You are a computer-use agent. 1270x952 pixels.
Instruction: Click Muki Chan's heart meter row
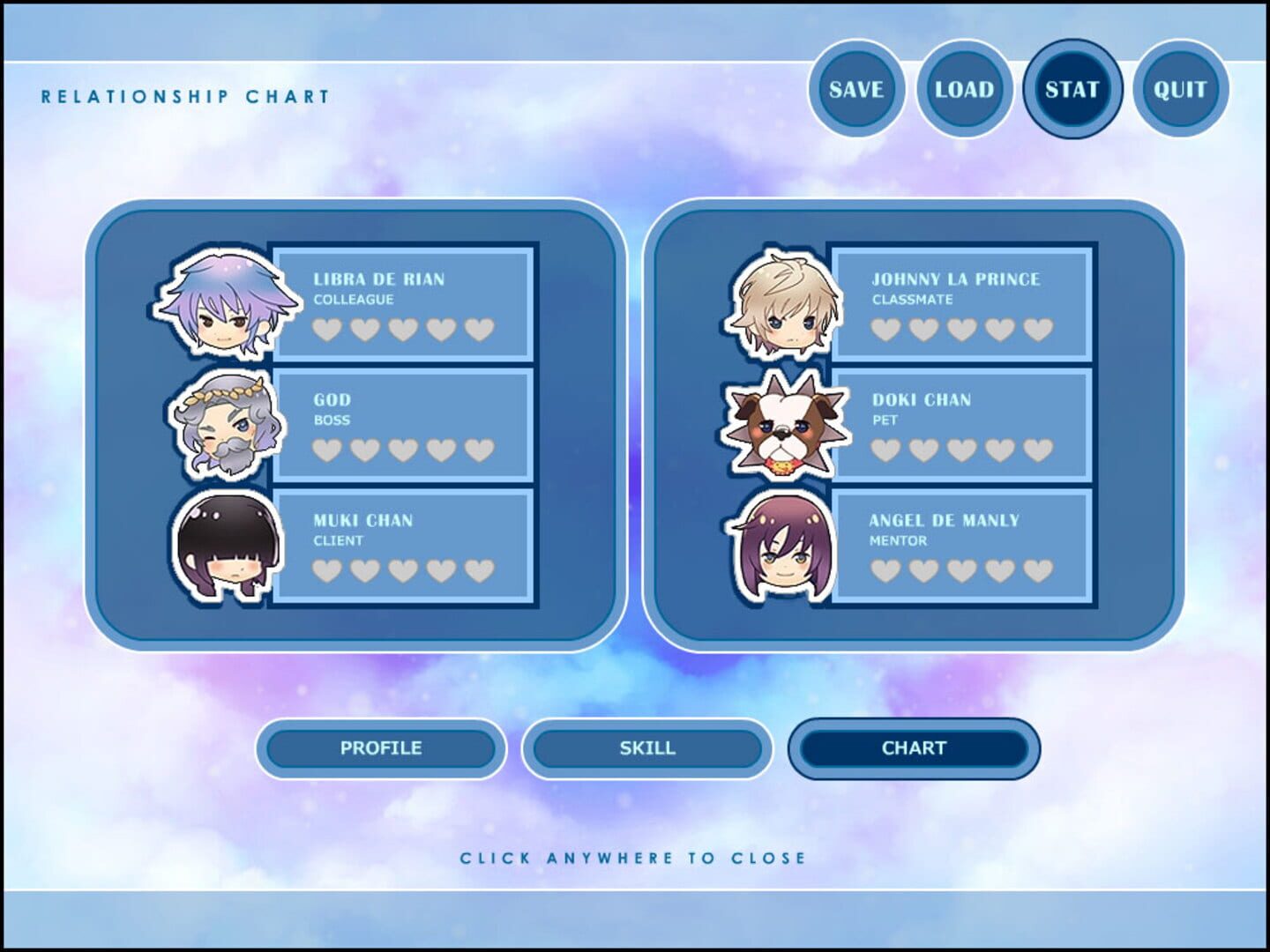click(x=403, y=571)
